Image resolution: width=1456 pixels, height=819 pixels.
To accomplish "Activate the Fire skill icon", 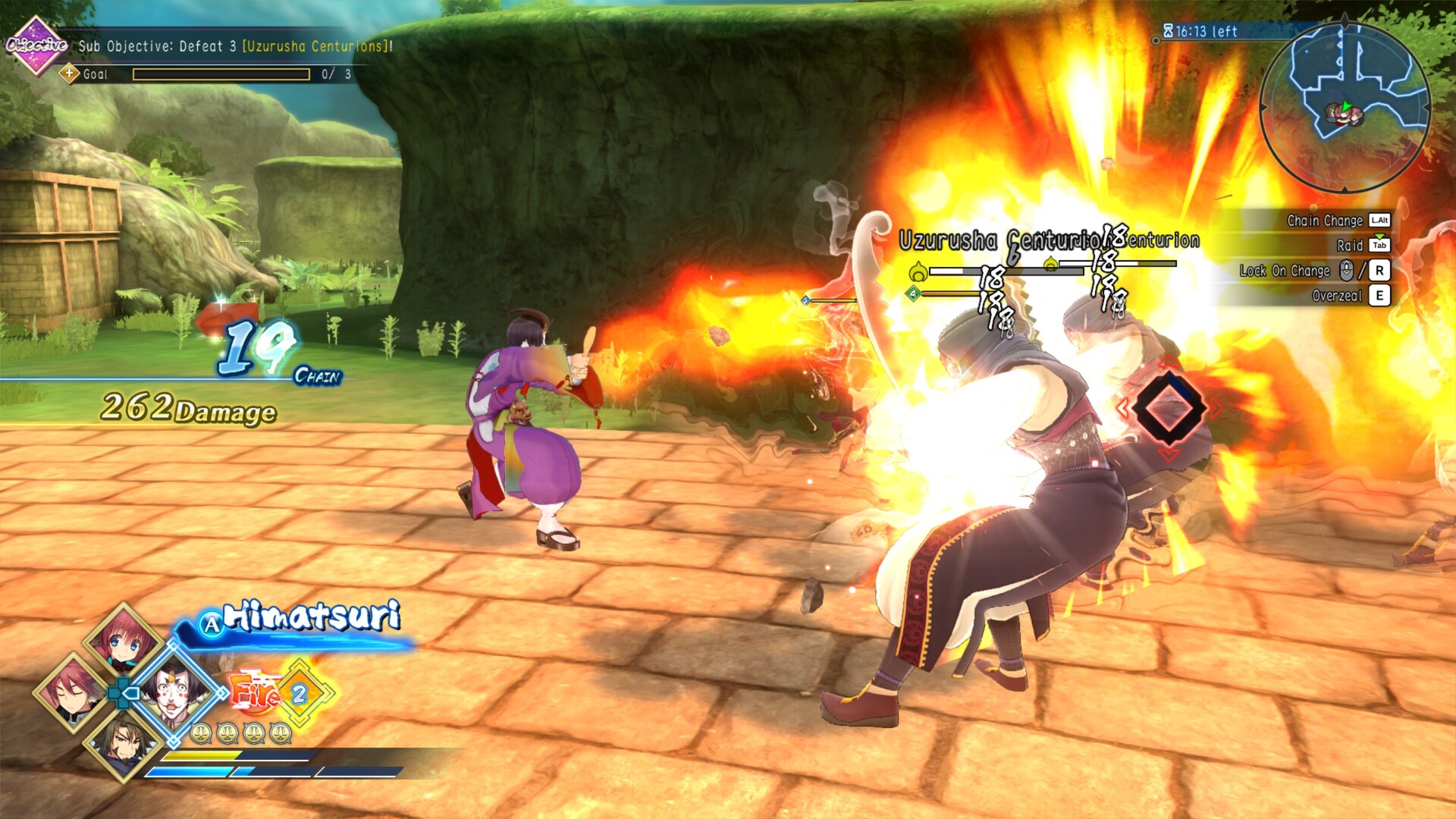I will 256,692.
